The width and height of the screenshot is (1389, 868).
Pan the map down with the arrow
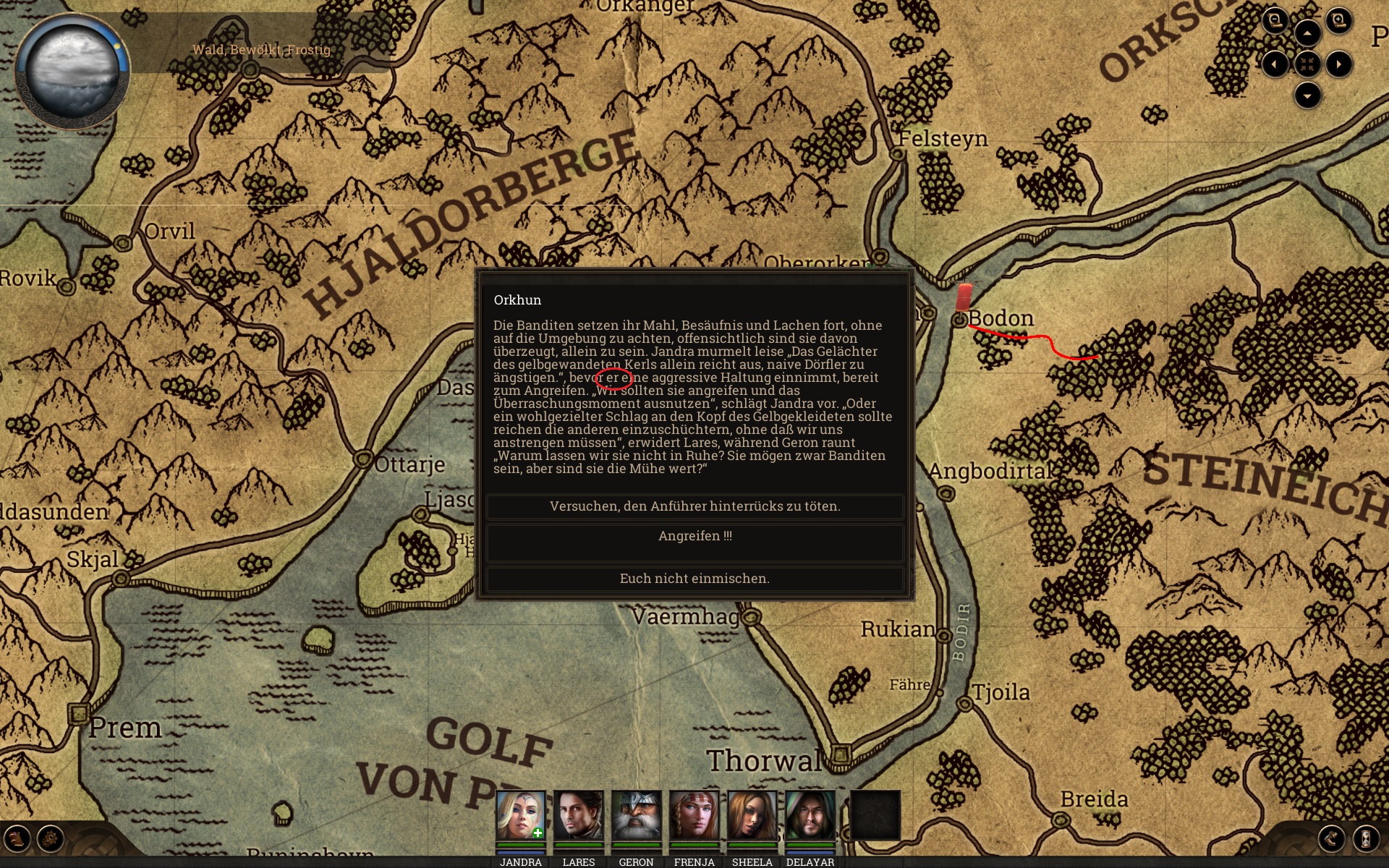pos(1307,95)
